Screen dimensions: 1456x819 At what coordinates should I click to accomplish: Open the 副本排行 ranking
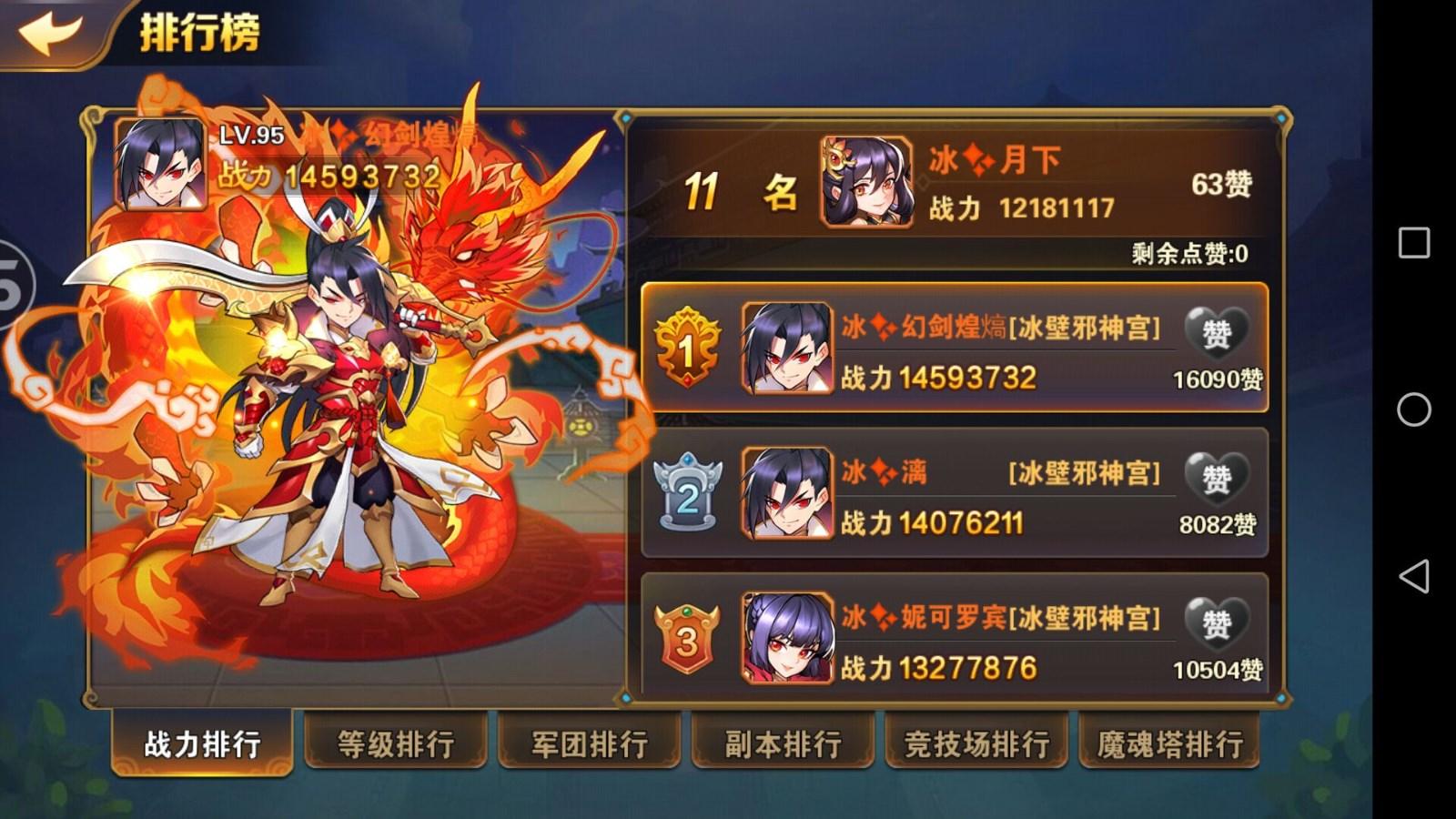click(783, 743)
